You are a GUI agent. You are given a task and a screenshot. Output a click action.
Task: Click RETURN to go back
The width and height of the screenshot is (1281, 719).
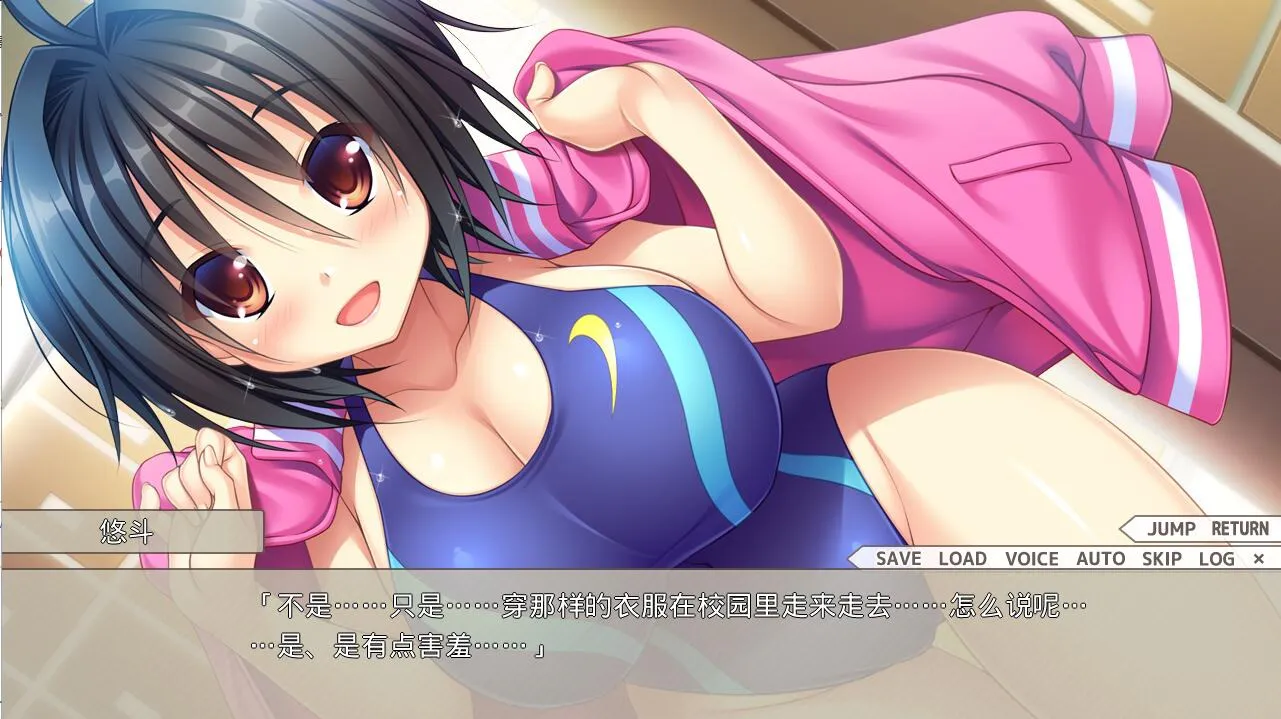point(1239,529)
